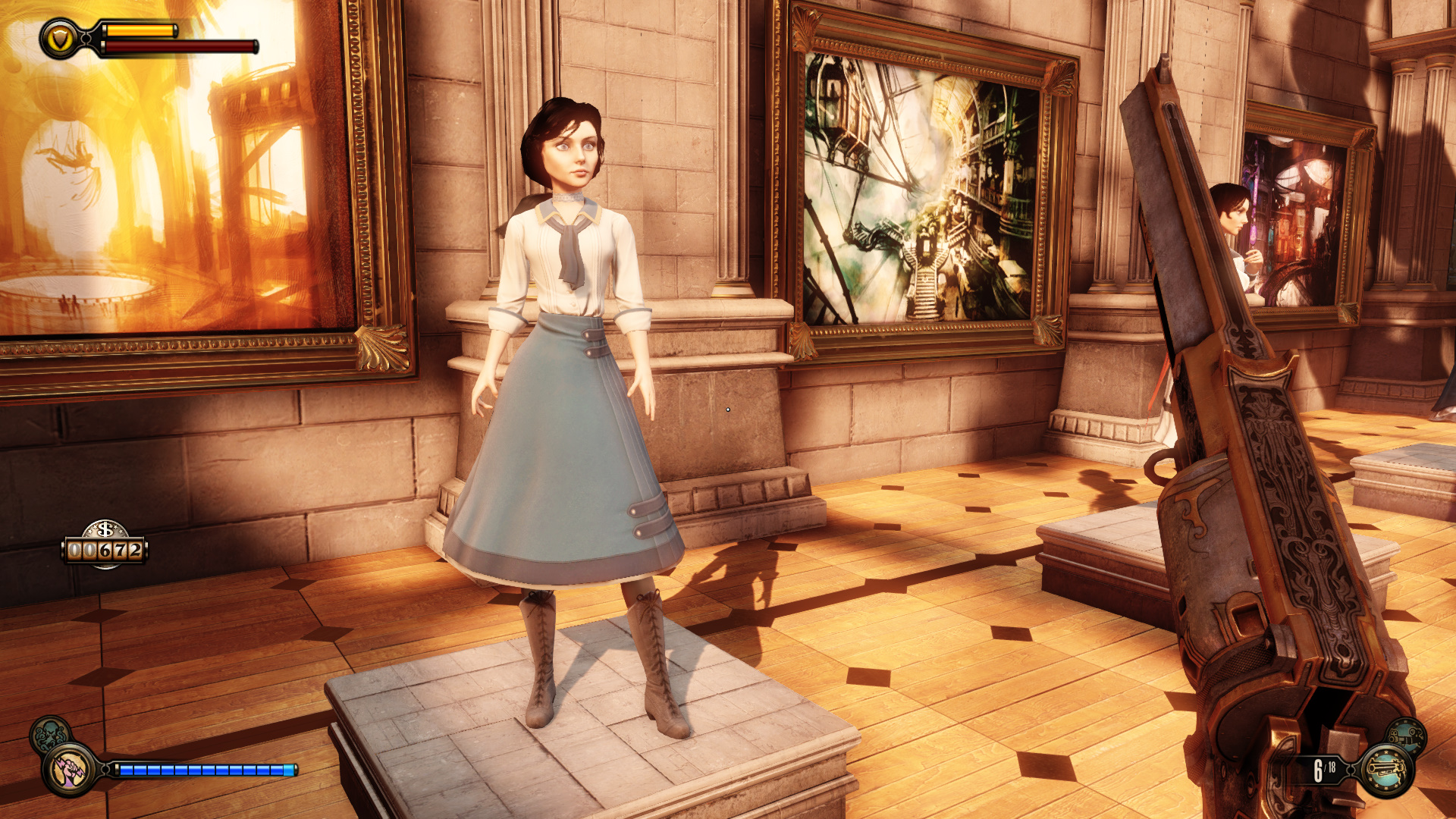Switch to the teal octopus vigor icon
The image size is (1456, 819).
[50, 733]
